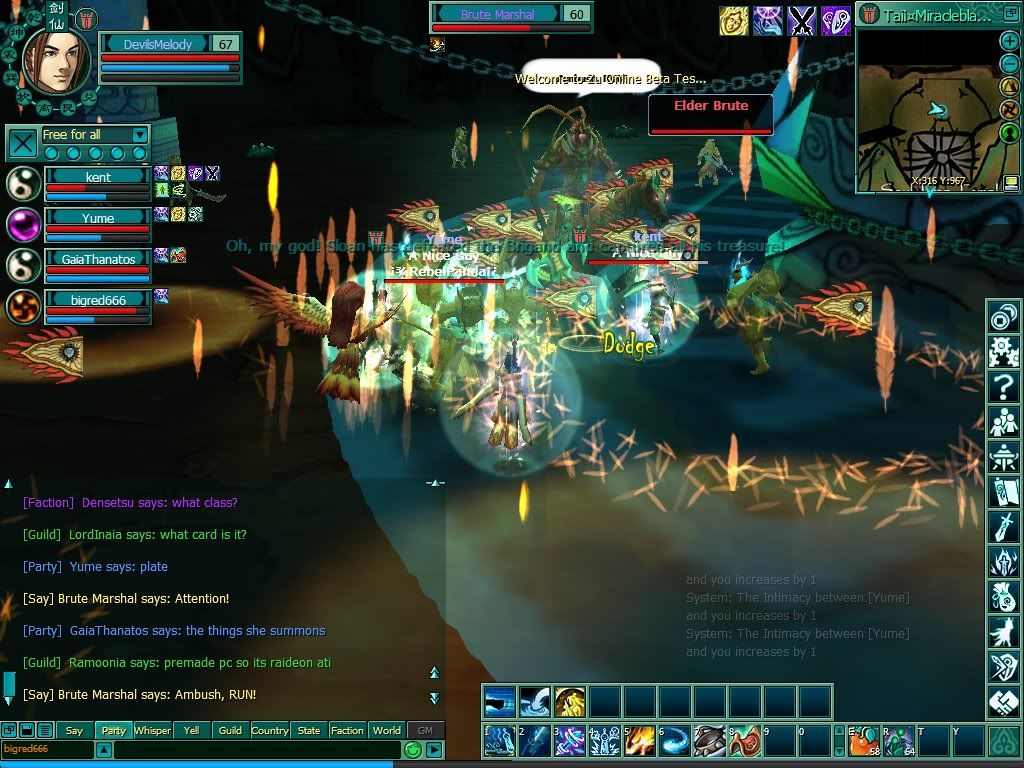Switch to the Yell chat tab
Image resolution: width=1024 pixels, height=768 pixels.
click(x=191, y=730)
